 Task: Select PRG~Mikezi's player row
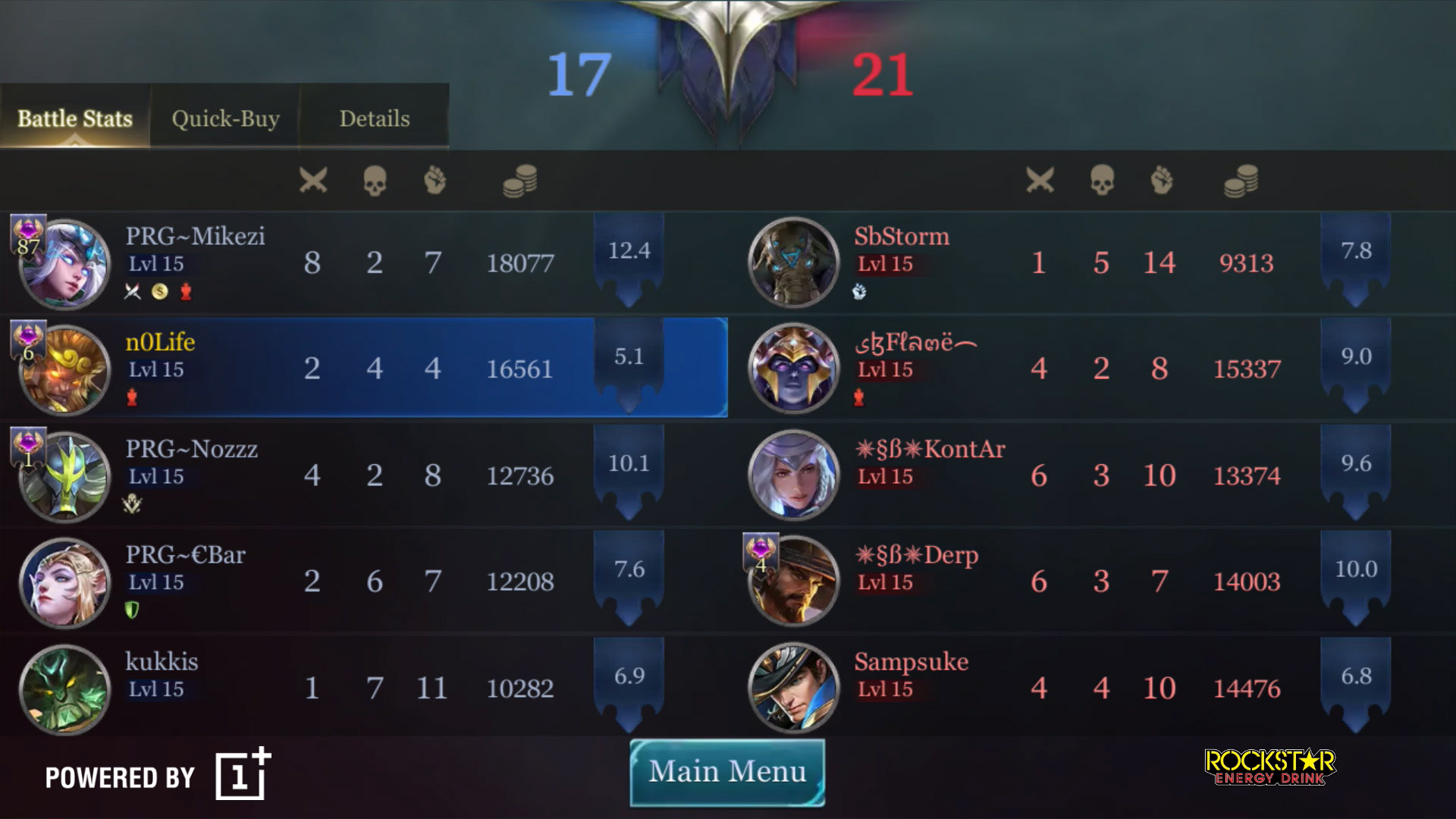364,262
